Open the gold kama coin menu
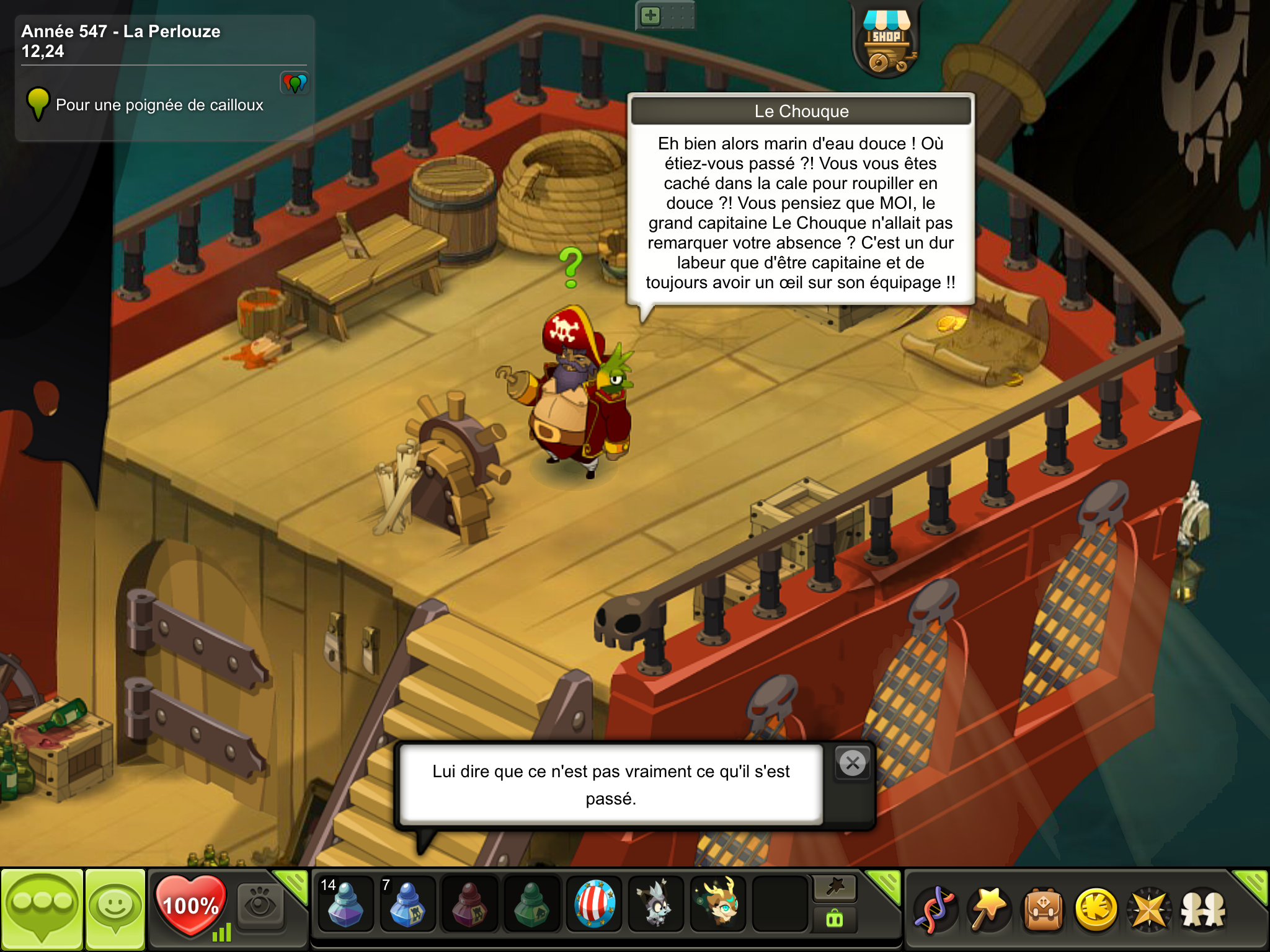The width and height of the screenshot is (1270, 952). pos(1096,909)
